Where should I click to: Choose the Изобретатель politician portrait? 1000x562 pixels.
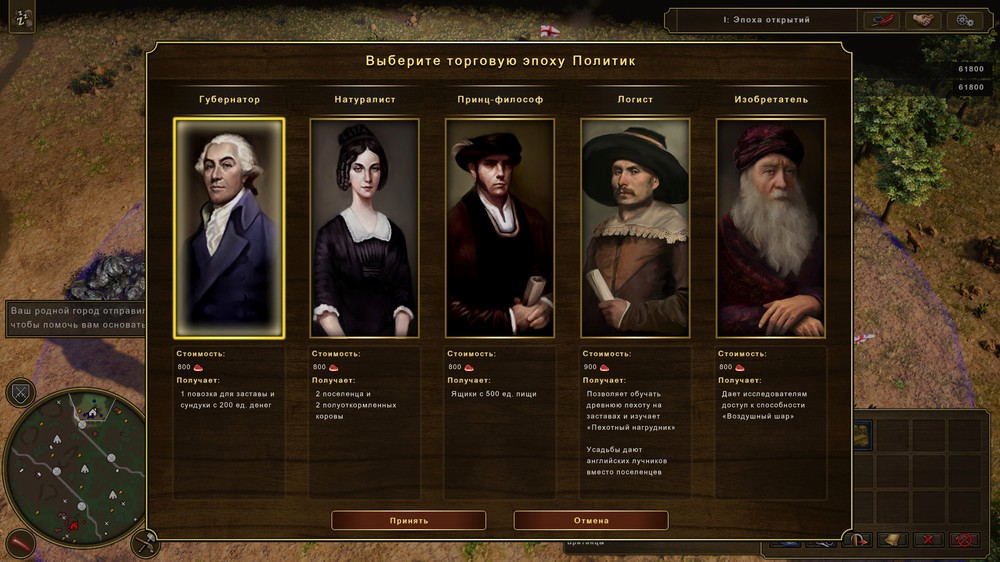770,228
